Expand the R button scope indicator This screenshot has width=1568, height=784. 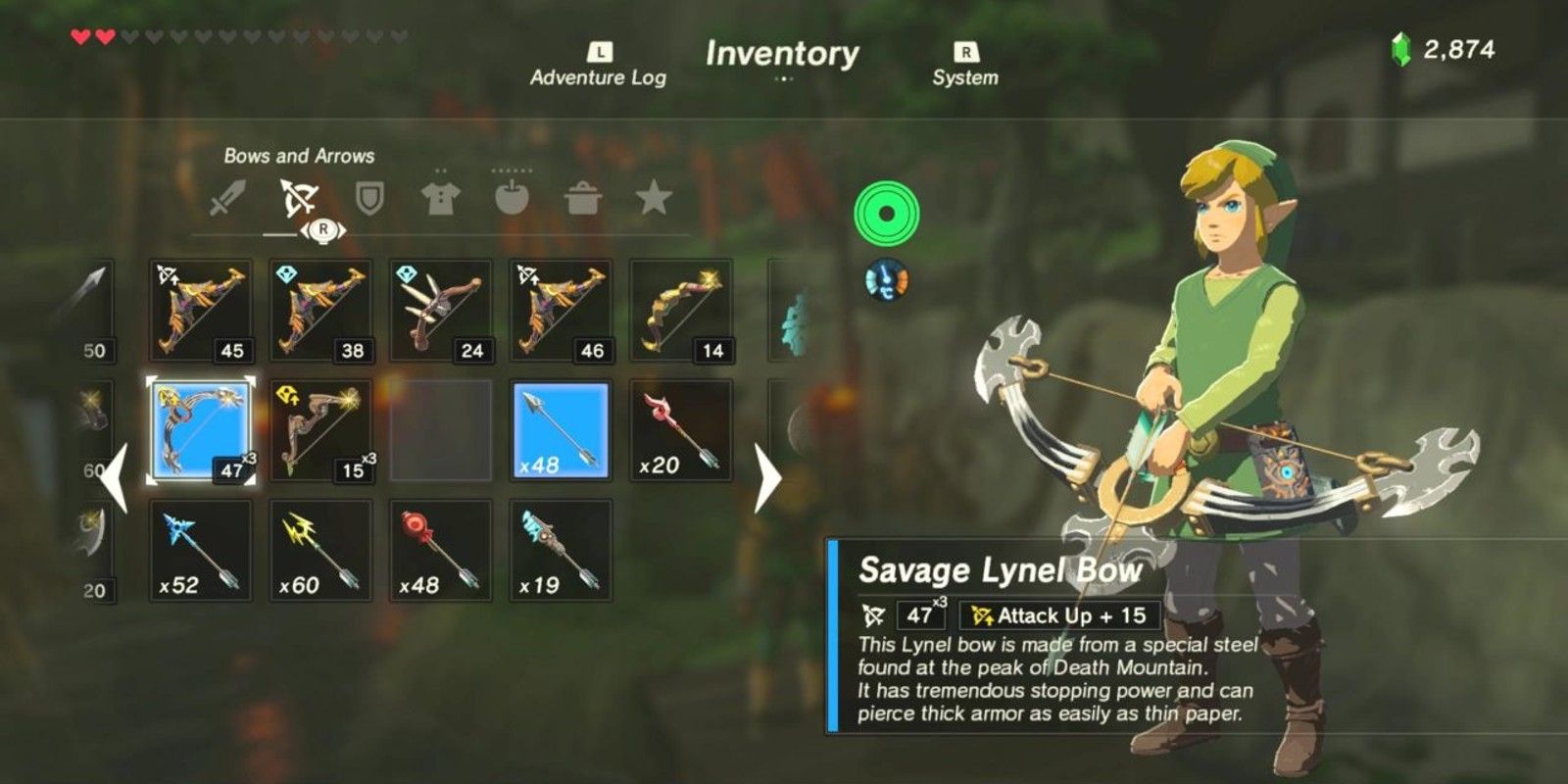point(321,228)
